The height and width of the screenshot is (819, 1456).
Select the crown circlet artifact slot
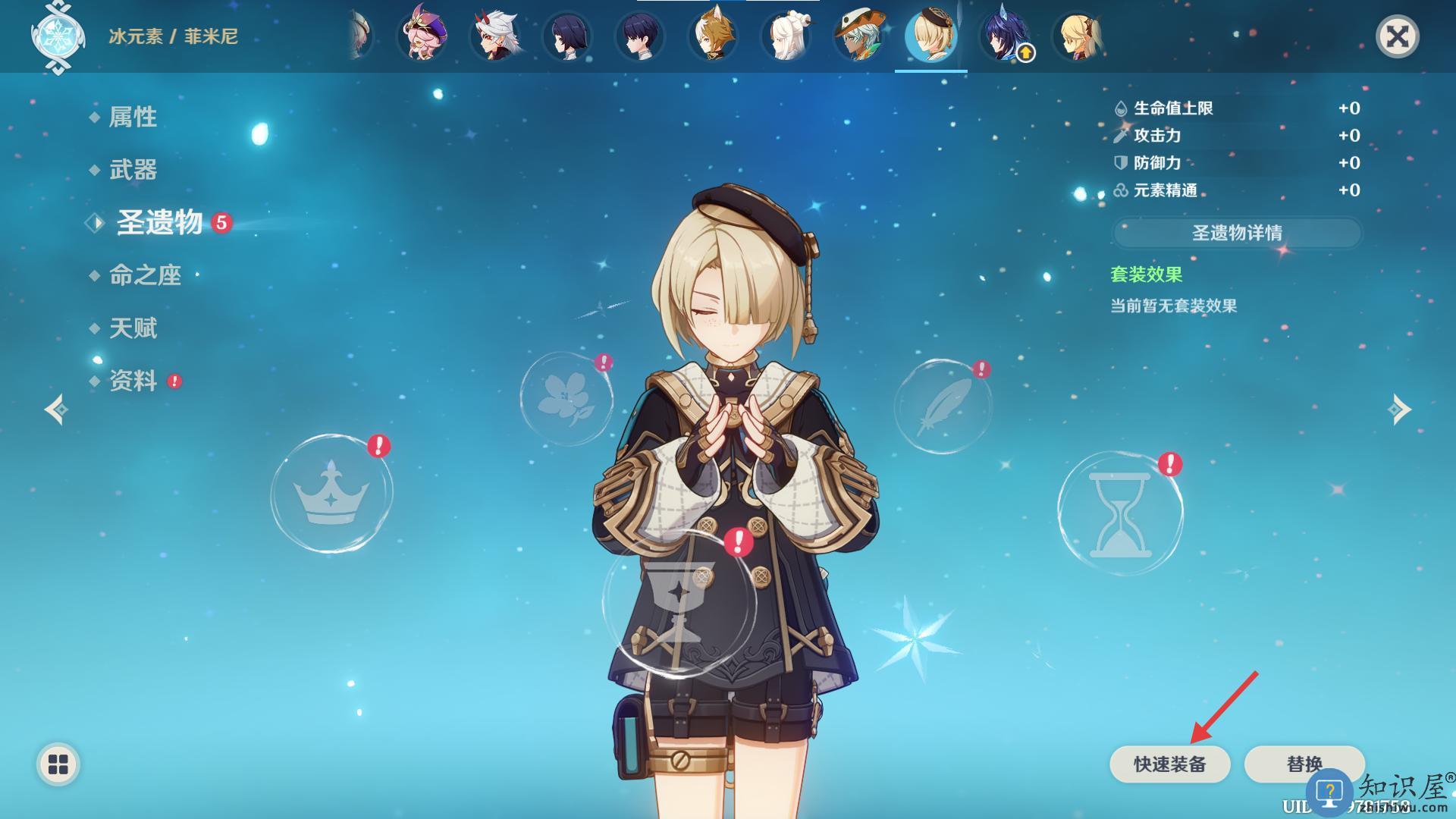click(331, 493)
